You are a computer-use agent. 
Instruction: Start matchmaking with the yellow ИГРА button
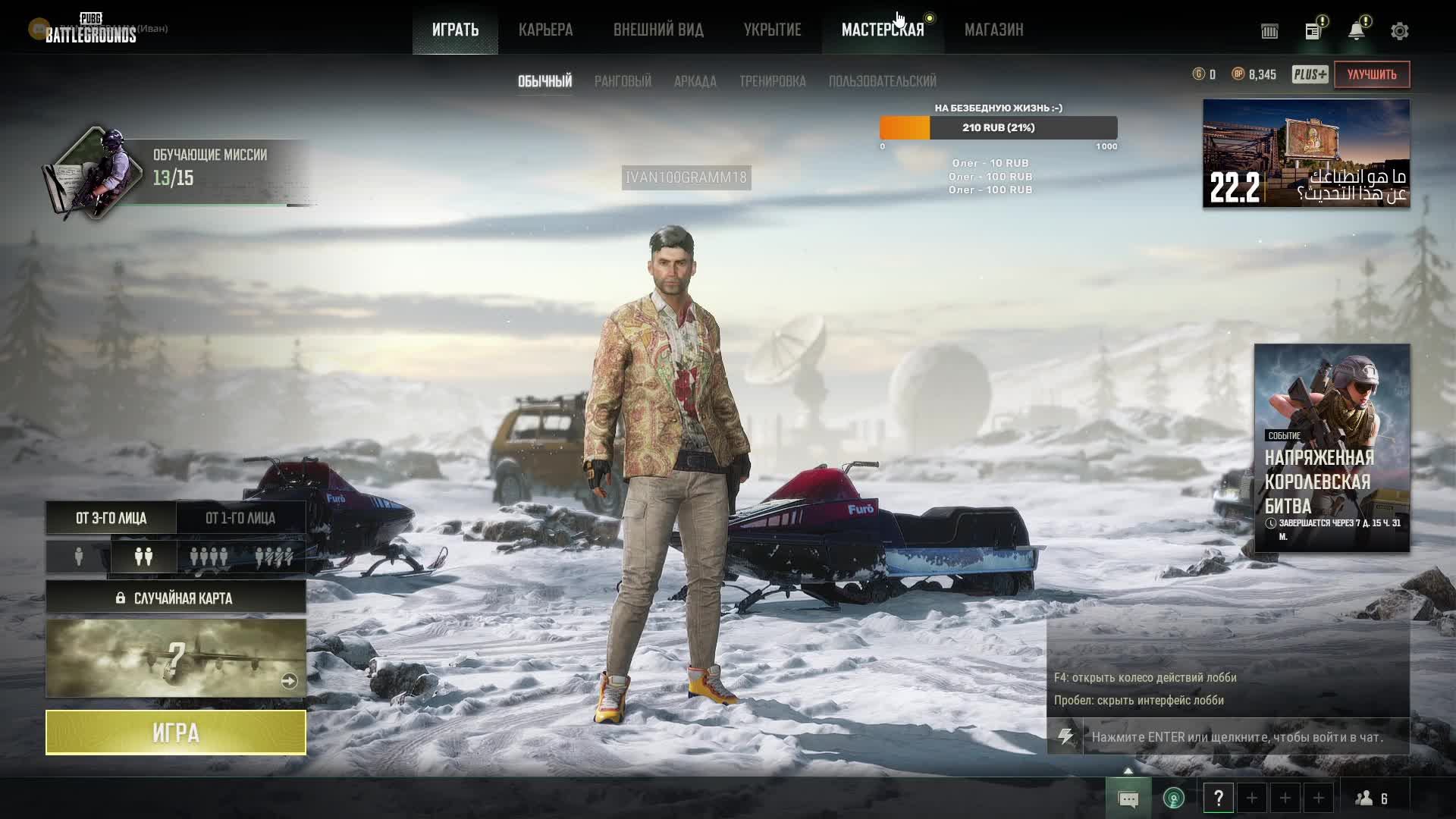pyautogui.click(x=176, y=733)
